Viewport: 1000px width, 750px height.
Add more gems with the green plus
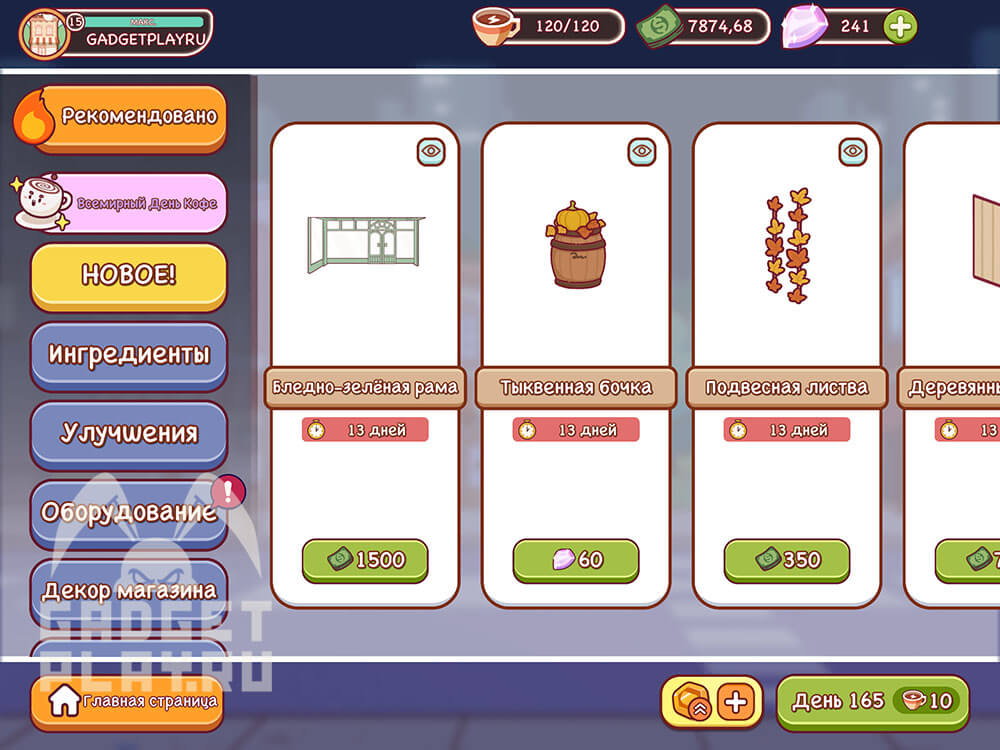(900, 27)
